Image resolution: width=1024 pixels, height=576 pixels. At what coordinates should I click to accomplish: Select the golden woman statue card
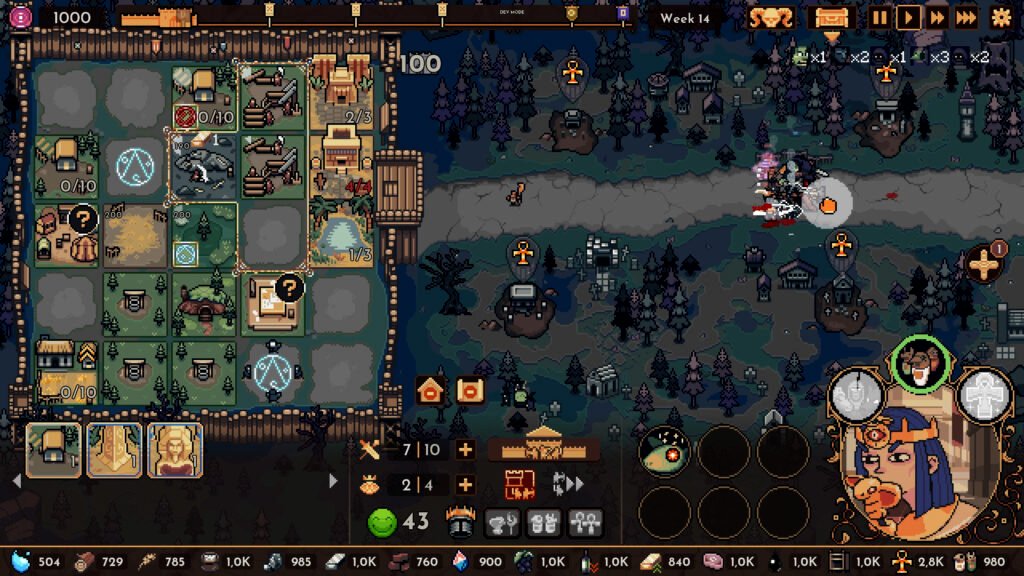pyautogui.click(x=175, y=449)
